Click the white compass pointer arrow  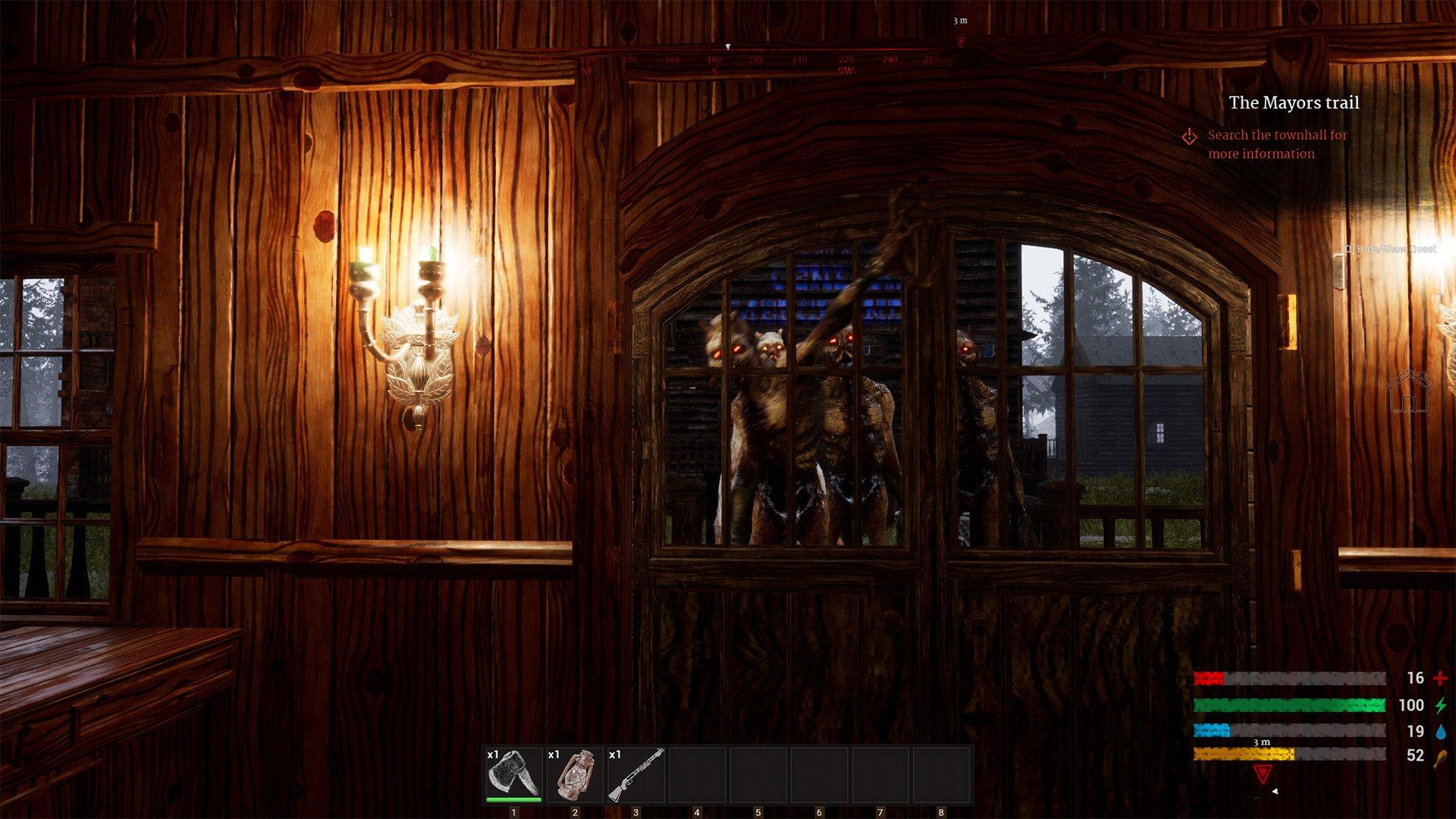(727, 47)
